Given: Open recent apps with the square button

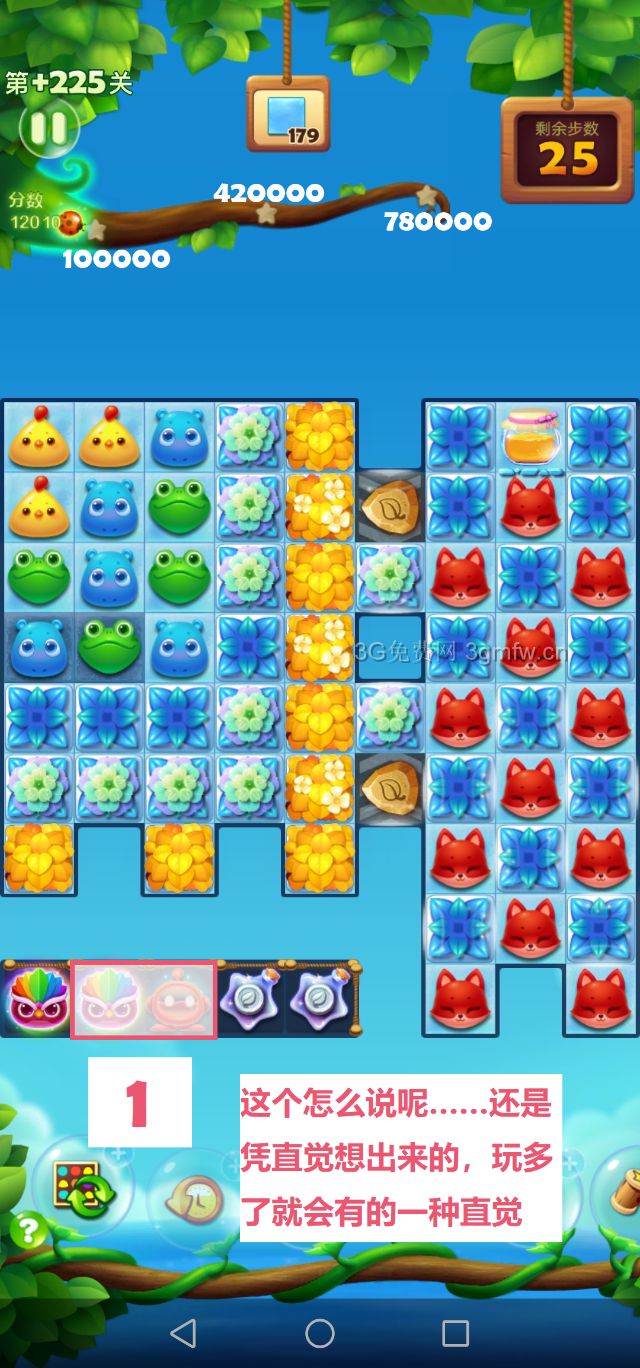Looking at the screenshot, I should coord(455,1332).
